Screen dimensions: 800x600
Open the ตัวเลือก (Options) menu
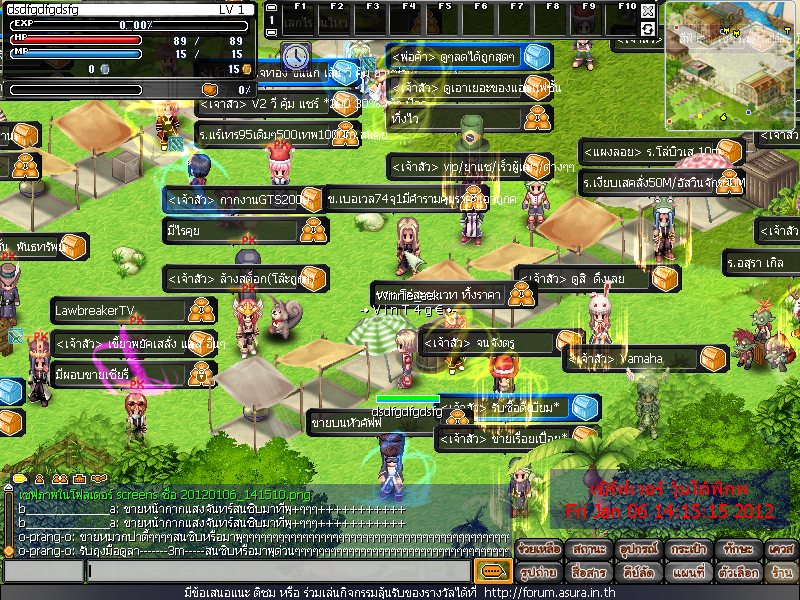735,572
